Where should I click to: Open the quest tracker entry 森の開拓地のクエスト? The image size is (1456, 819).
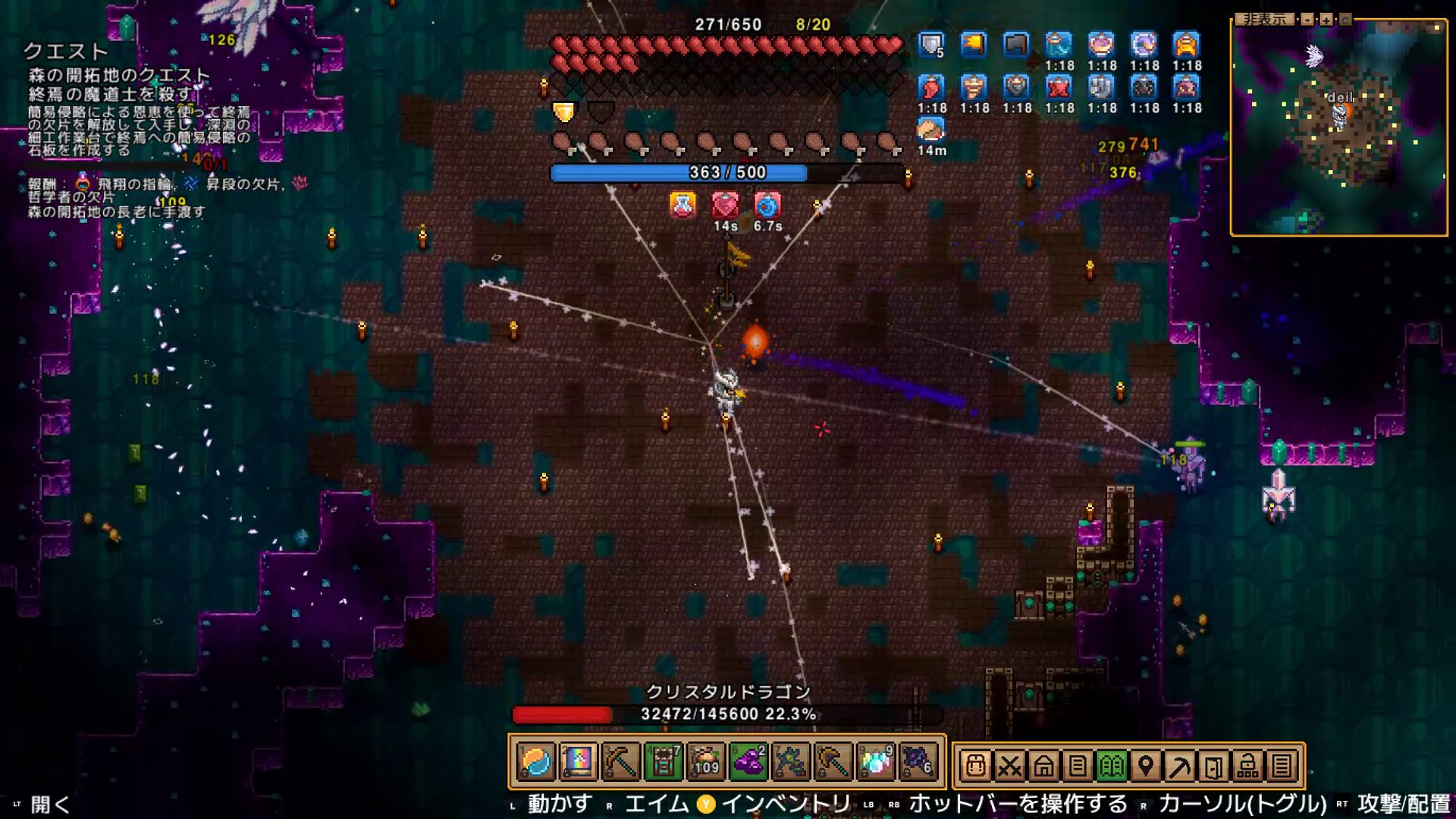(x=119, y=75)
